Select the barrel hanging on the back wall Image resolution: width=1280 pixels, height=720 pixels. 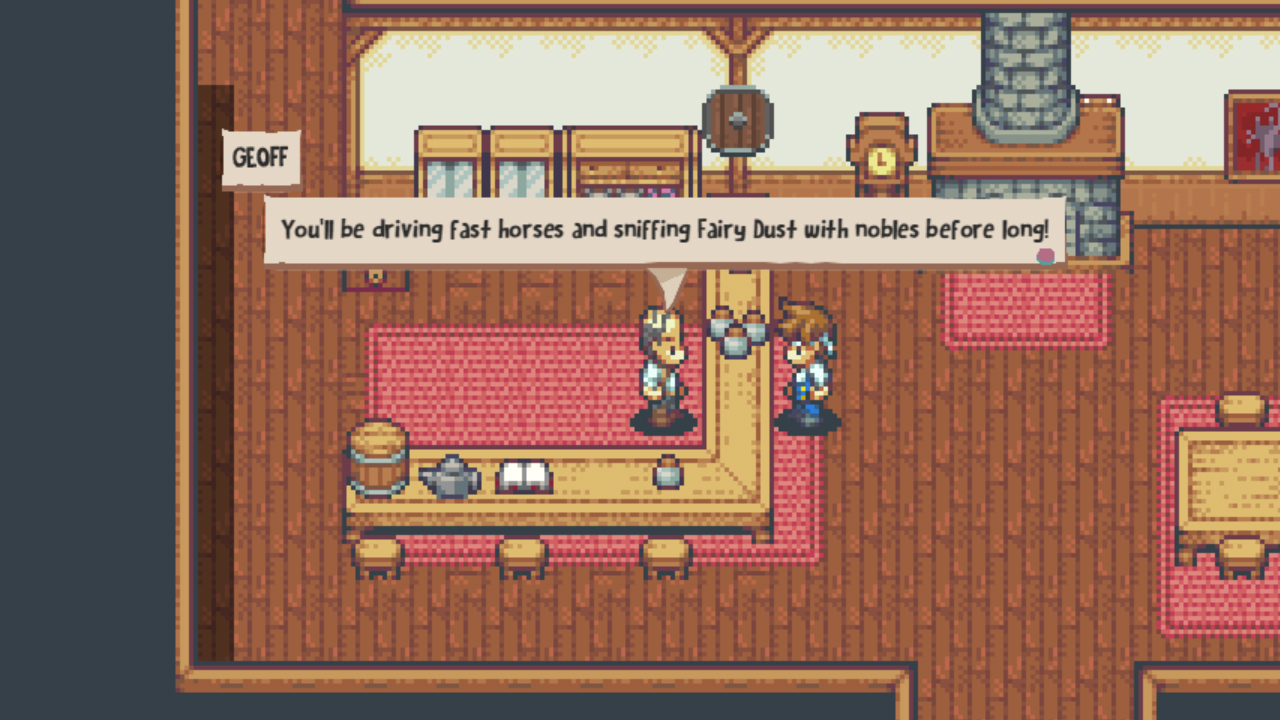click(737, 118)
